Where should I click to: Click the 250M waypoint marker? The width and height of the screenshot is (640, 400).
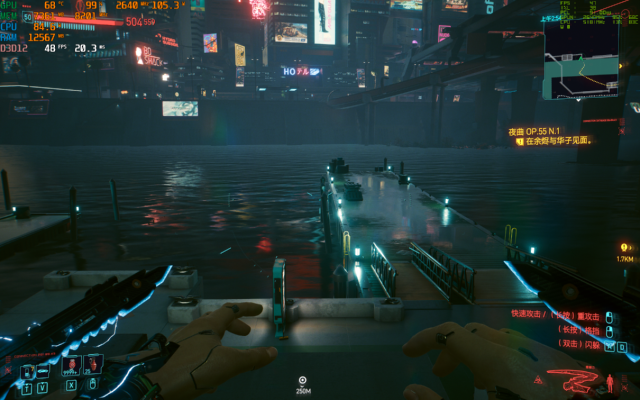point(302,380)
